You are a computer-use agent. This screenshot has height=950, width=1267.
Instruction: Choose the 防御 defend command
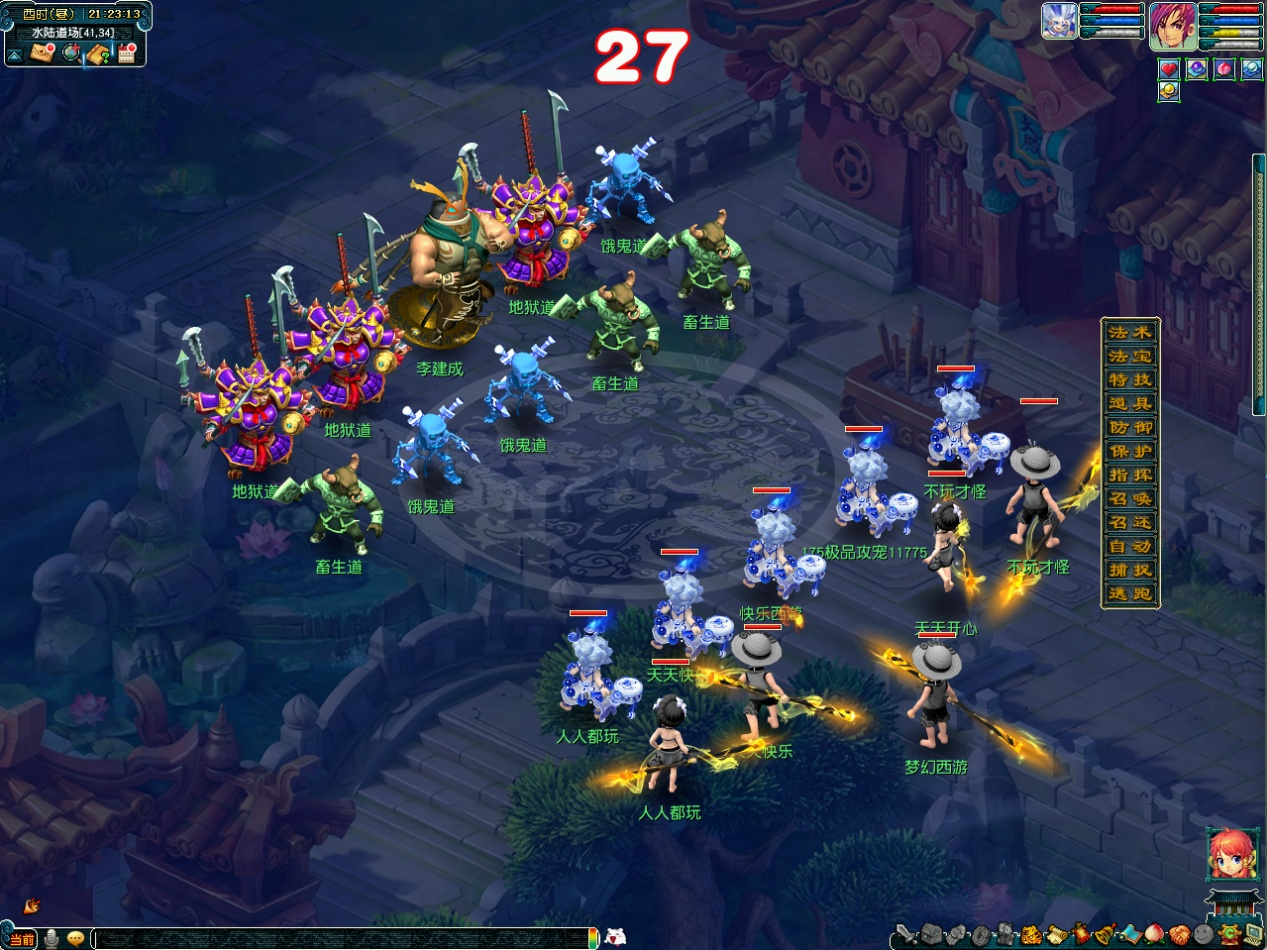(x=1130, y=428)
